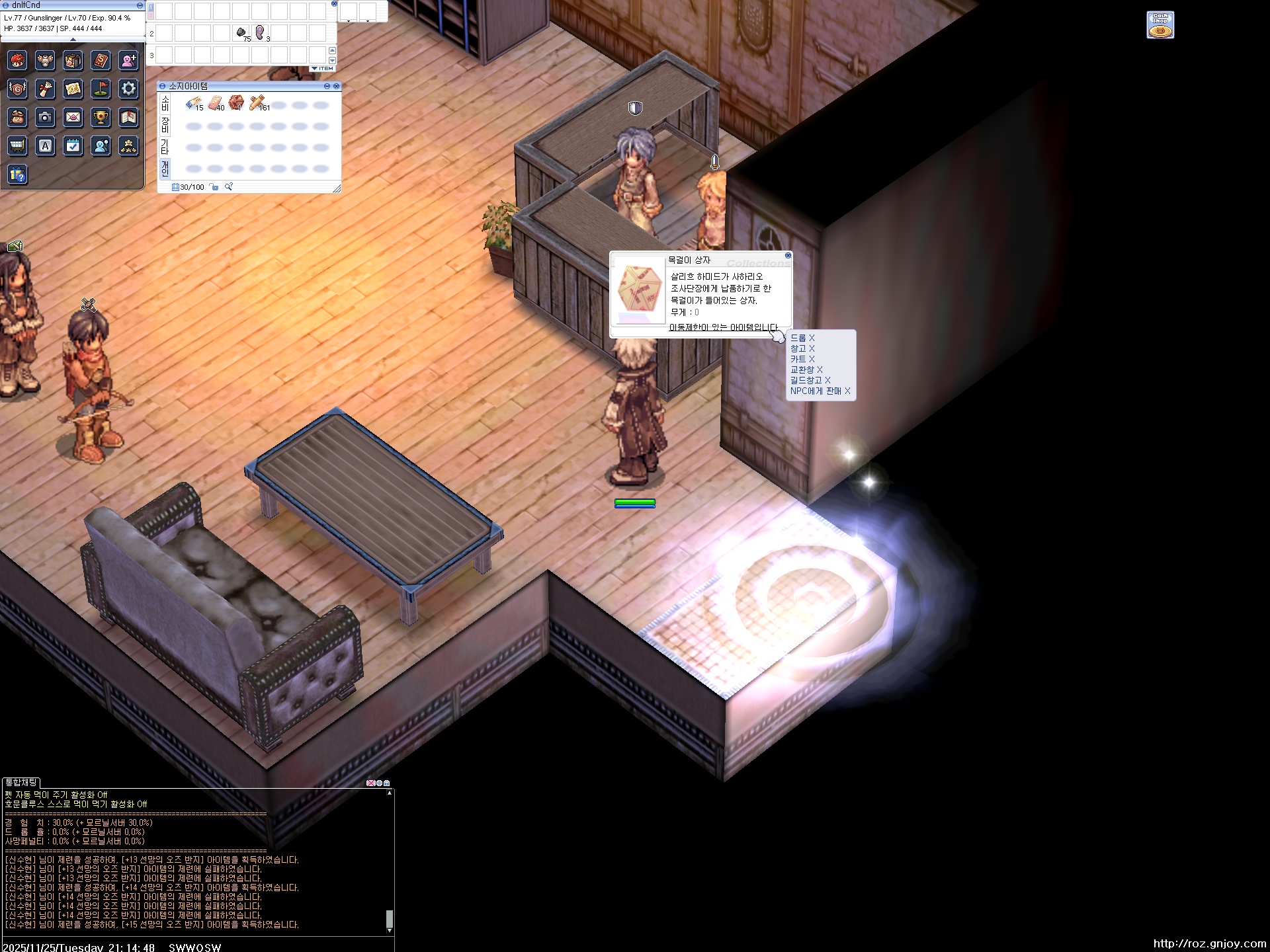Viewport: 1270px width, 952px height.
Task: Switch to the 기타 inventory tab
Action: [x=165, y=146]
